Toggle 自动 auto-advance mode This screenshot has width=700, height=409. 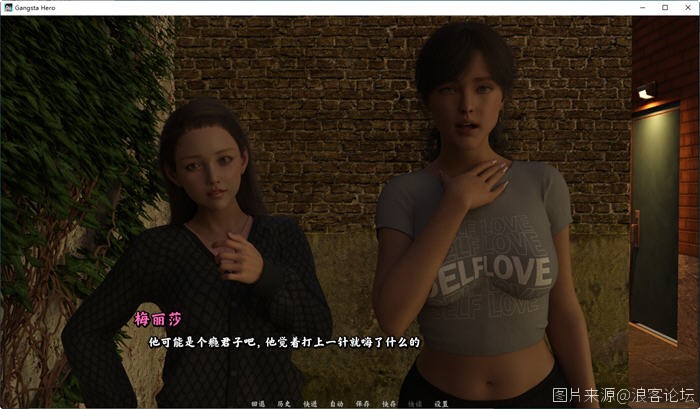pyautogui.click(x=336, y=404)
